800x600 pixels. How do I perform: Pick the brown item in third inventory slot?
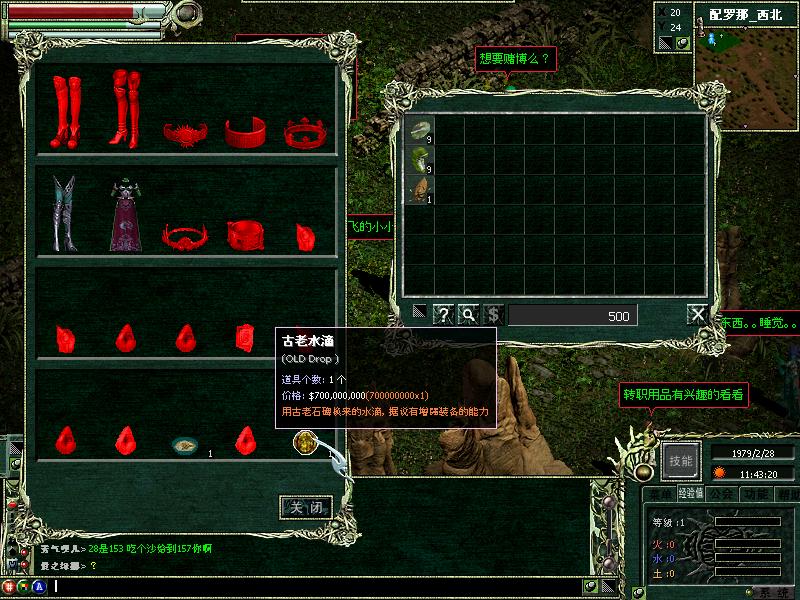418,187
